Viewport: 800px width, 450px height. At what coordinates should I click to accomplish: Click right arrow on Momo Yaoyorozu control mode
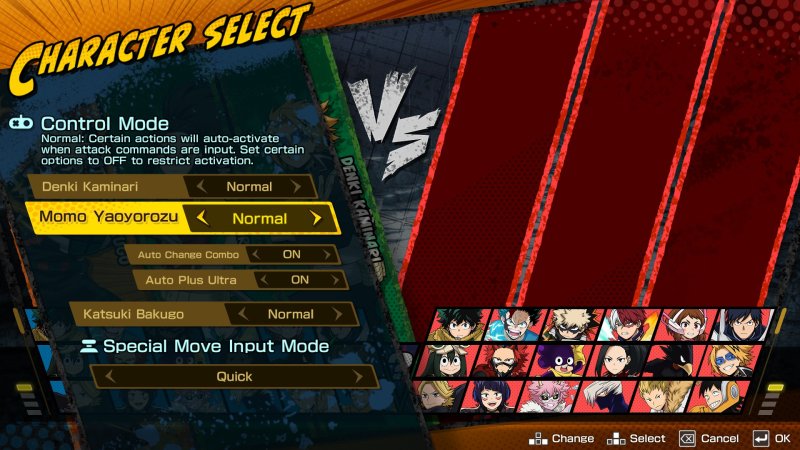(316, 218)
